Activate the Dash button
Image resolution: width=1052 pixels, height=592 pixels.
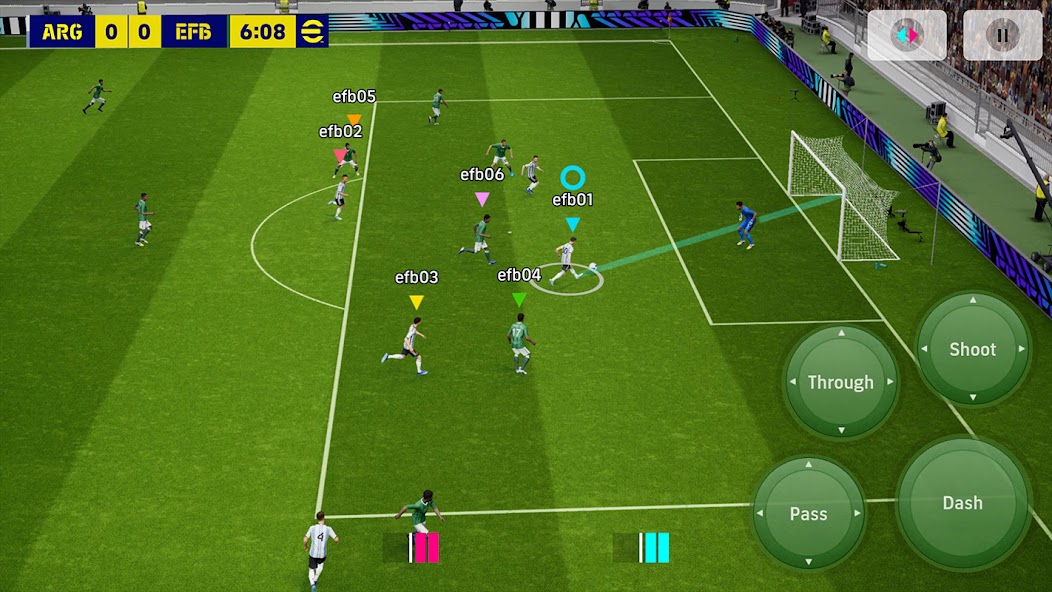tap(962, 503)
